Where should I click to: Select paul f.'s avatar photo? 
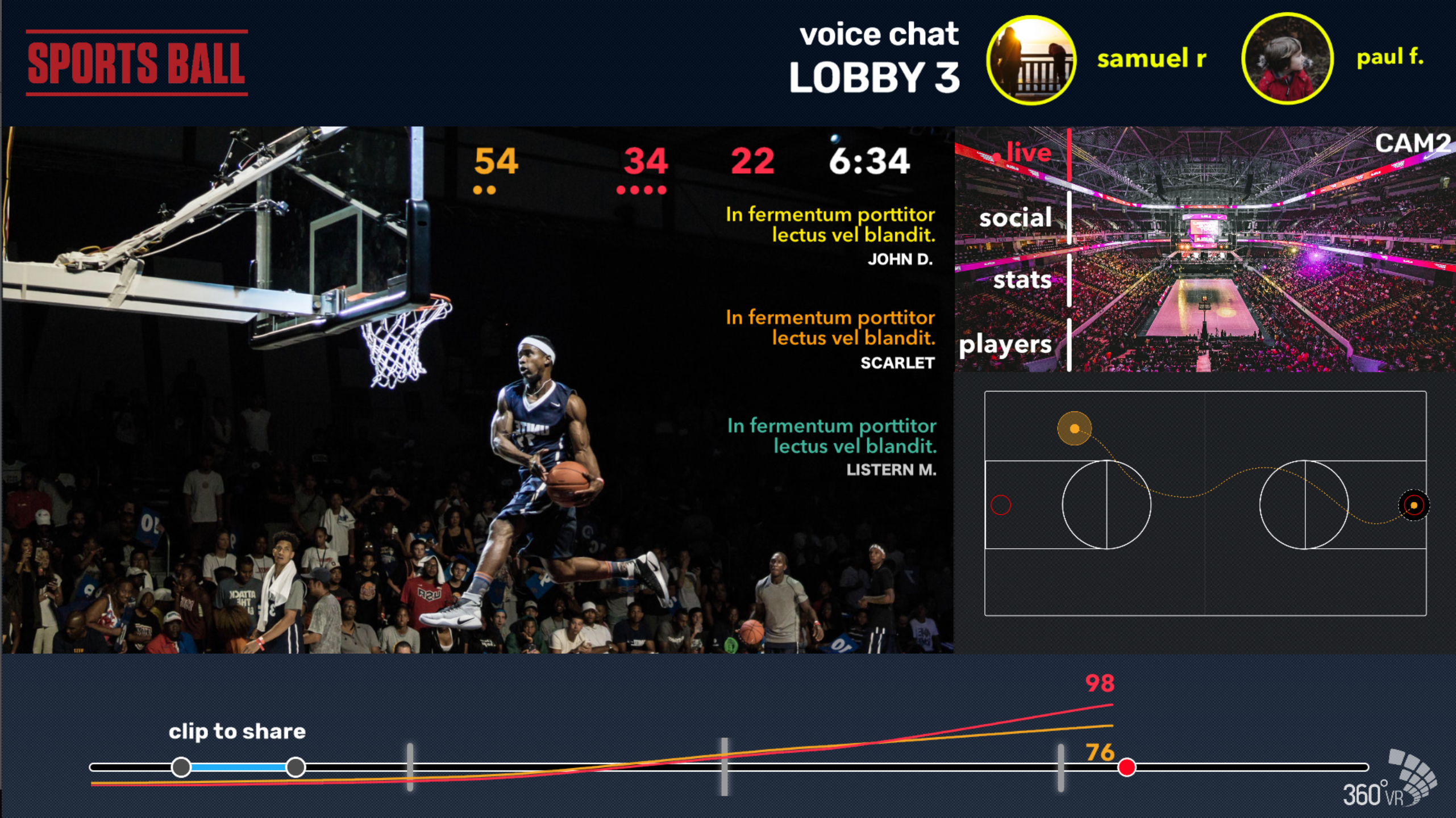(x=1287, y=59)
